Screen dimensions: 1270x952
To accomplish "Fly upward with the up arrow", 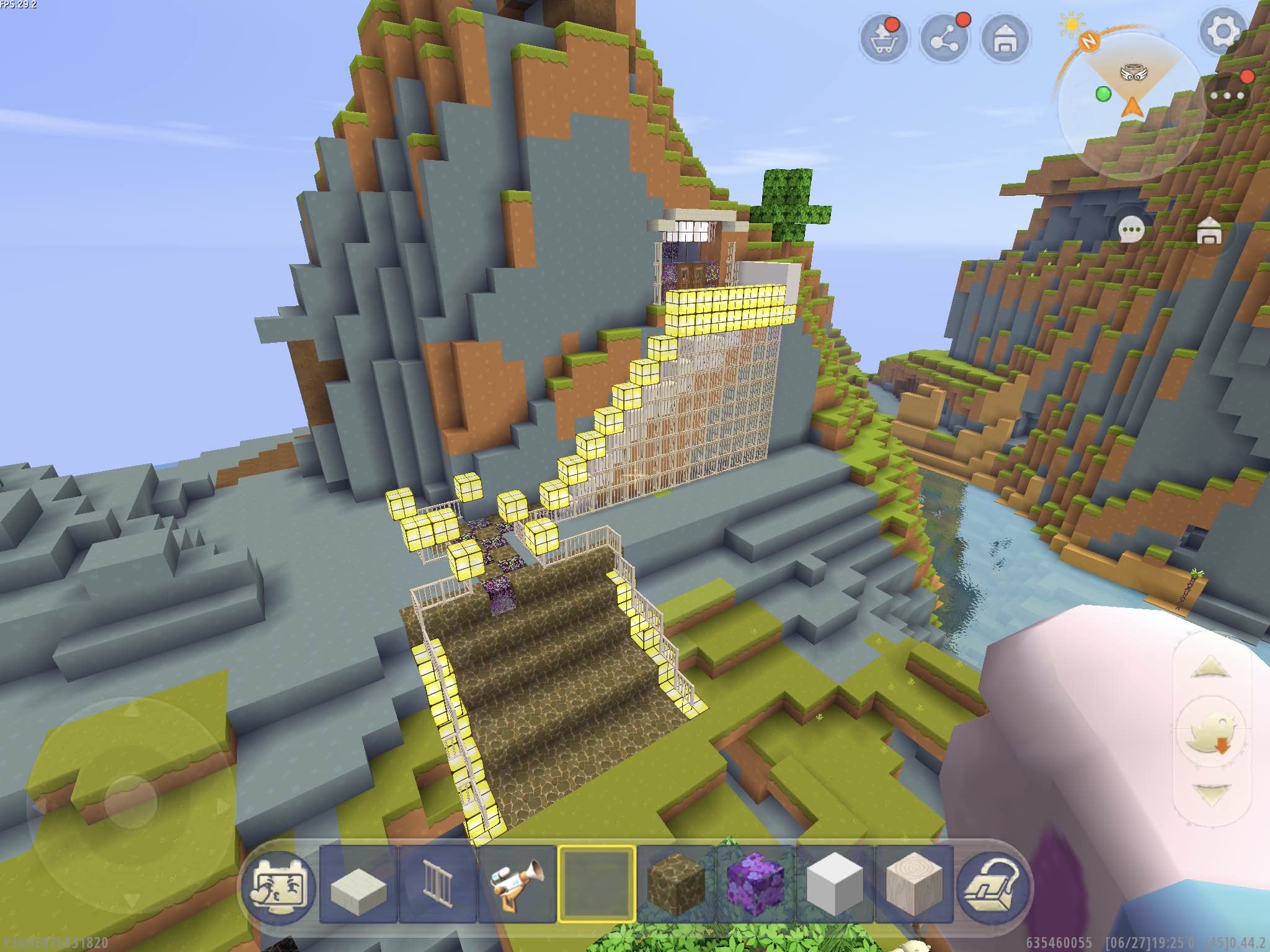I will 1210,668.
